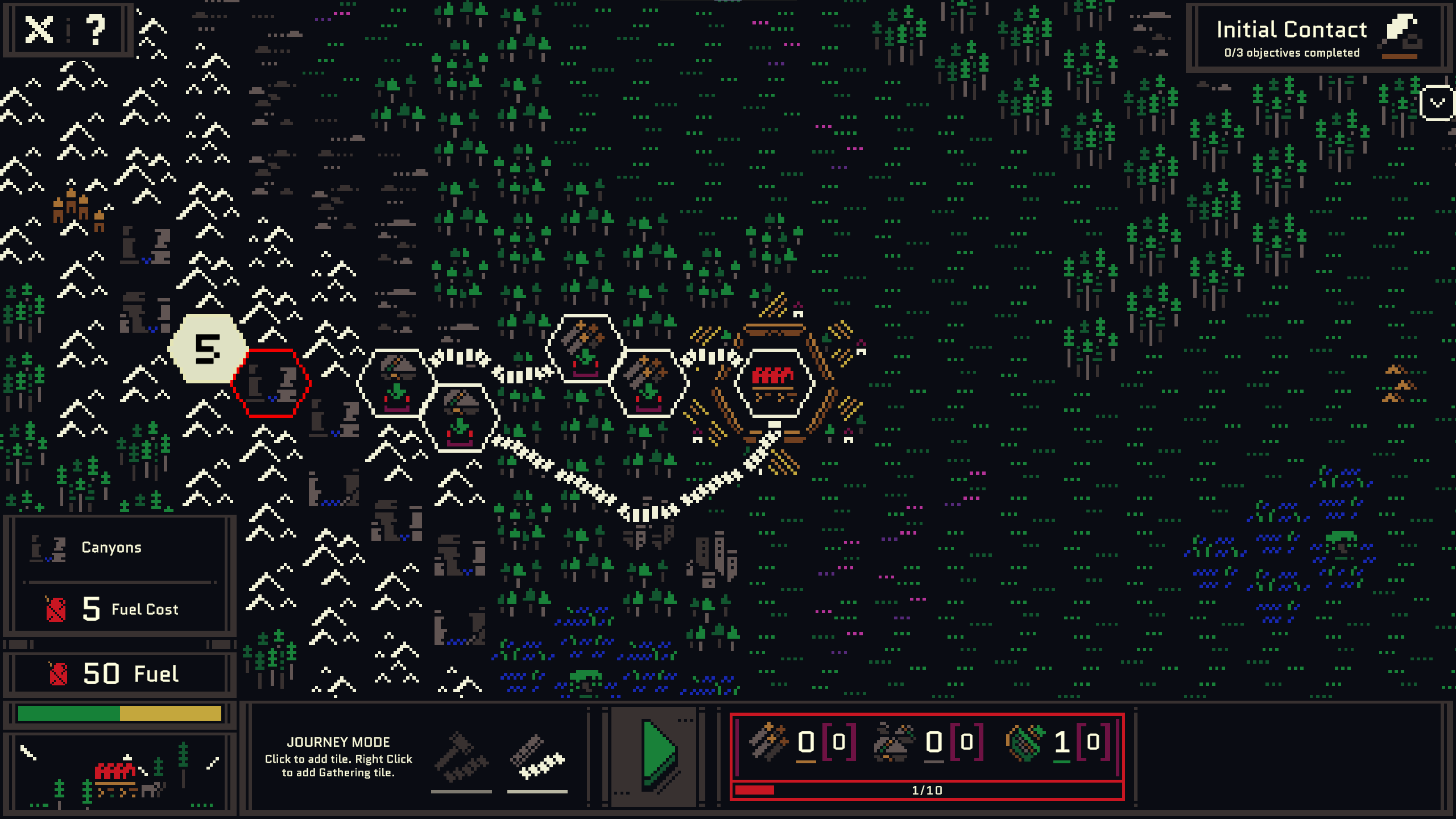Close the journey planning view
Image resolution: width=1456 pixels, height=819 pixels.
pos(39,30)
